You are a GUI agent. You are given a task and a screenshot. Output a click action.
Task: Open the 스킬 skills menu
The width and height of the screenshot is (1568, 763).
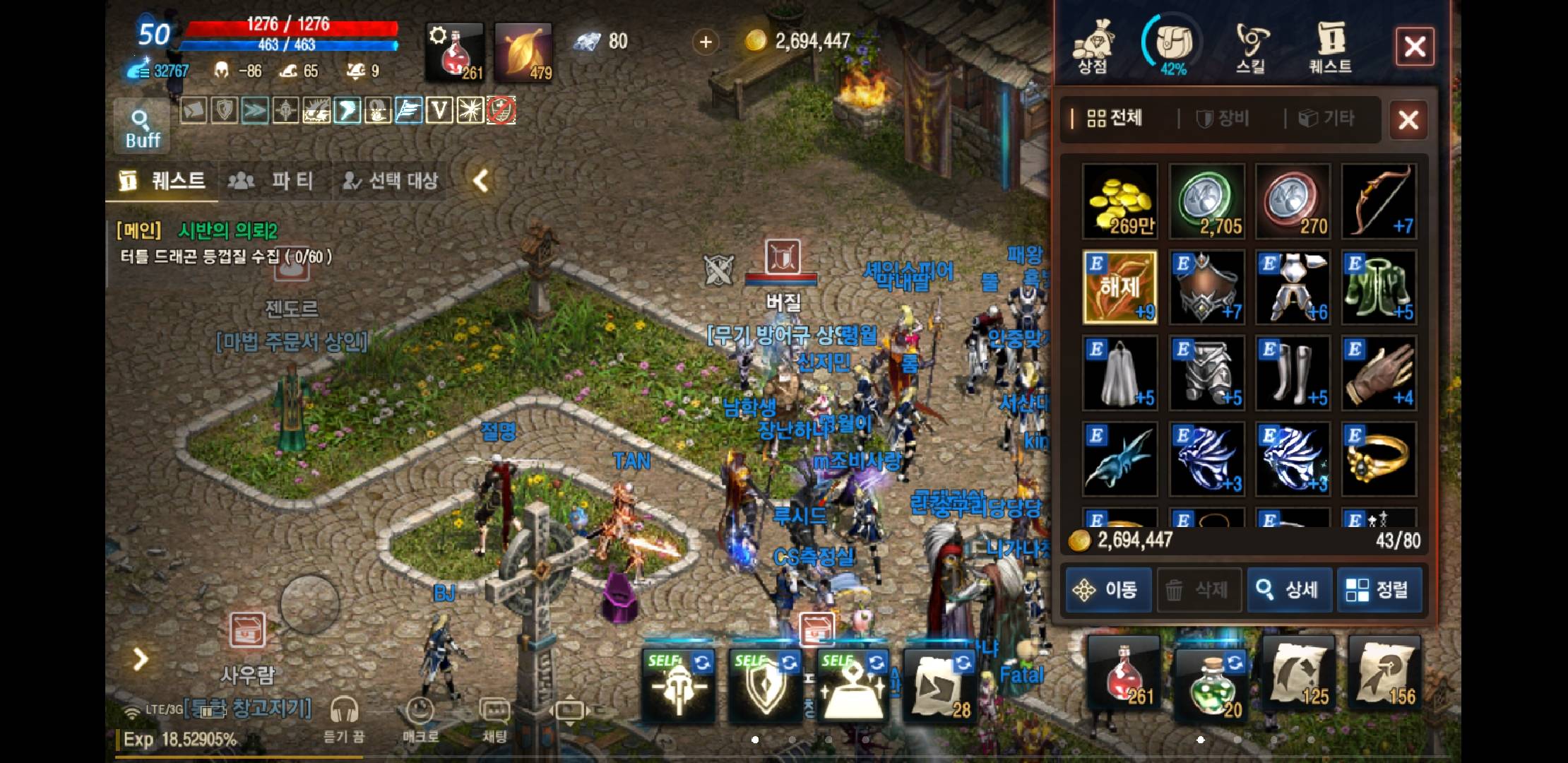[x=1251, y=47]
